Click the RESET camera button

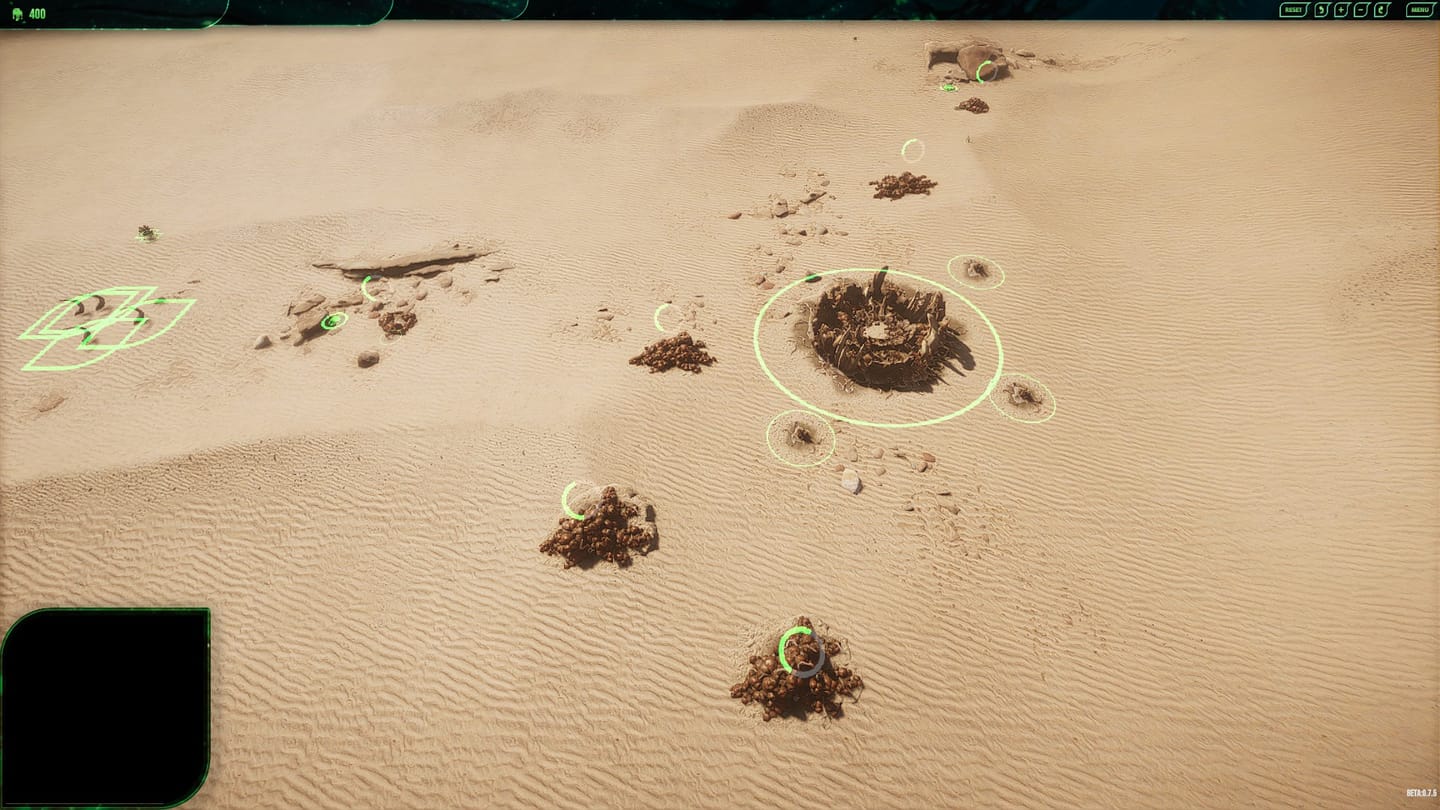click(1294, 10)
